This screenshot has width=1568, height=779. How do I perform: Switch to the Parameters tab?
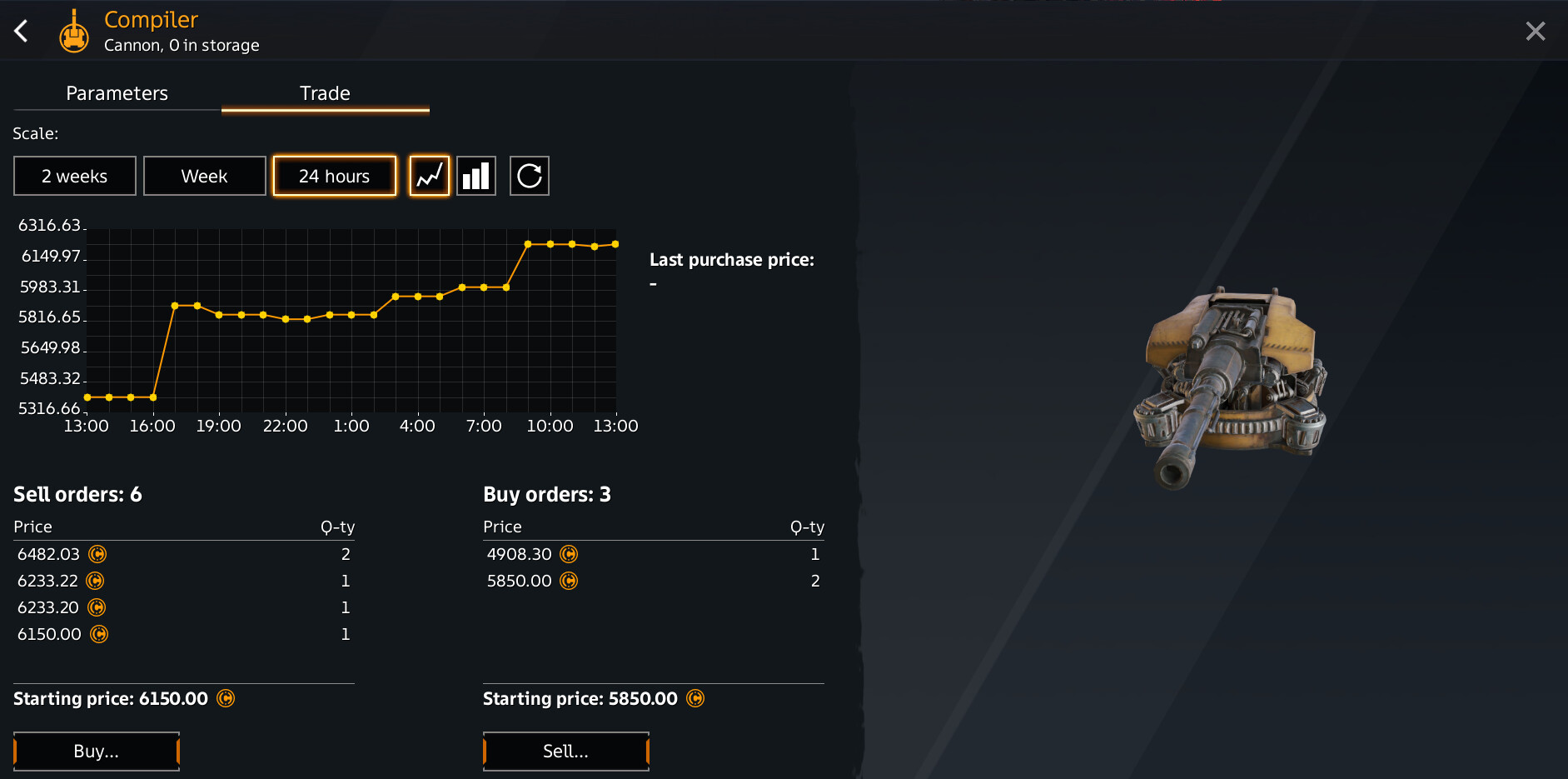point(117,93)
